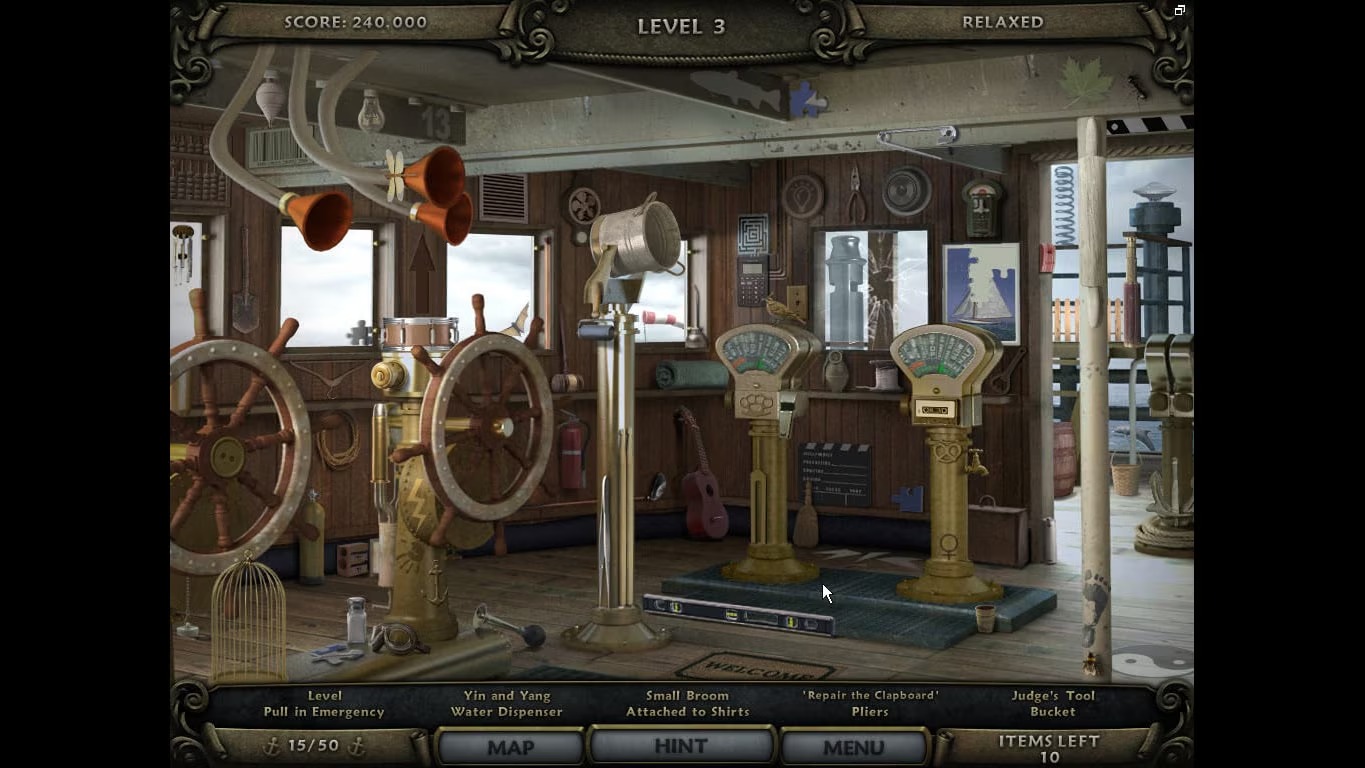The width and height of the screenshot is (1365, 768).
Task: Use the HINT button
Action: click(681, 746)
